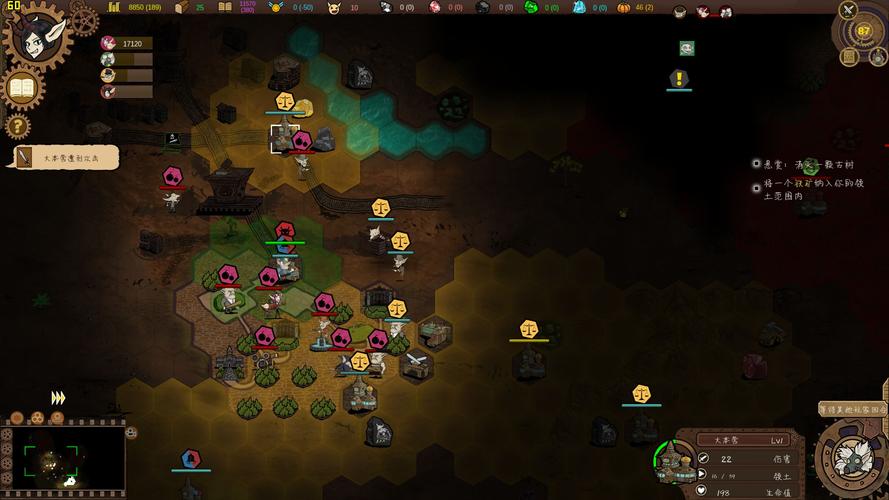The height and width of the screenshot is (500, 889).
Task: Click the yellow exclamation alert marker
Action: coord(680,78)
